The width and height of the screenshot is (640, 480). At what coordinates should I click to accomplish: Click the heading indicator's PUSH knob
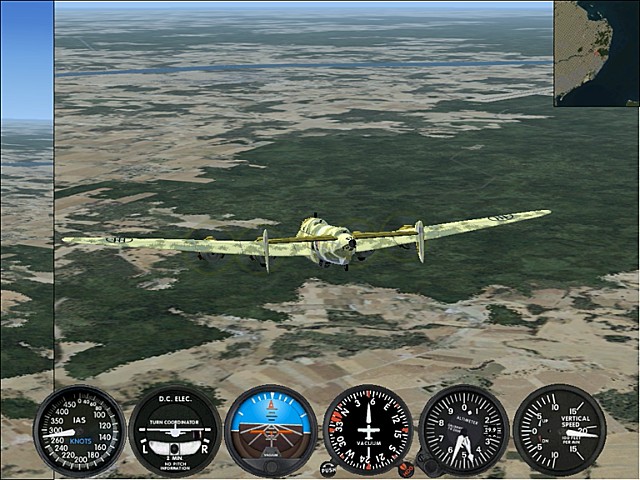tap(327, 467)
